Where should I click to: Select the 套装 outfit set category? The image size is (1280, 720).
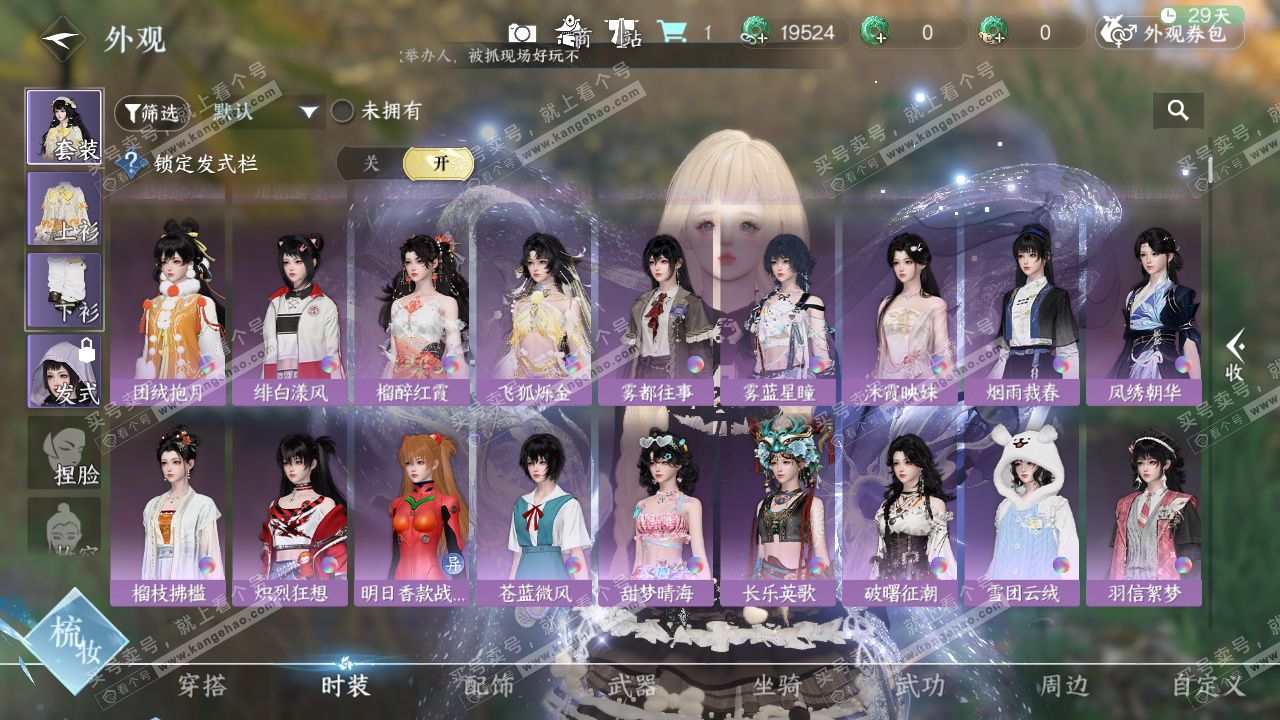coord(64,126)
